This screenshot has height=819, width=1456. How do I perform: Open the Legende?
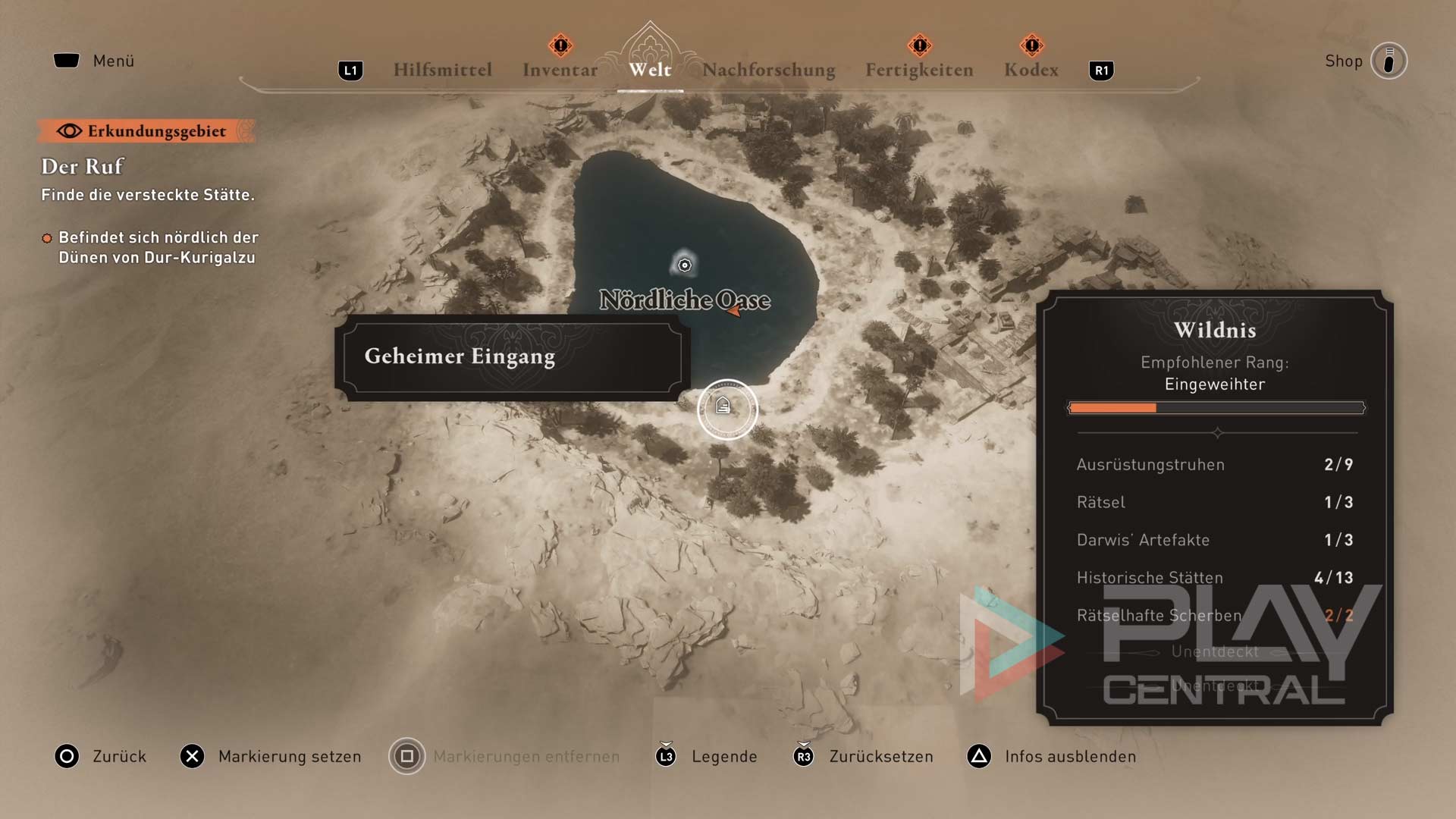707,756
